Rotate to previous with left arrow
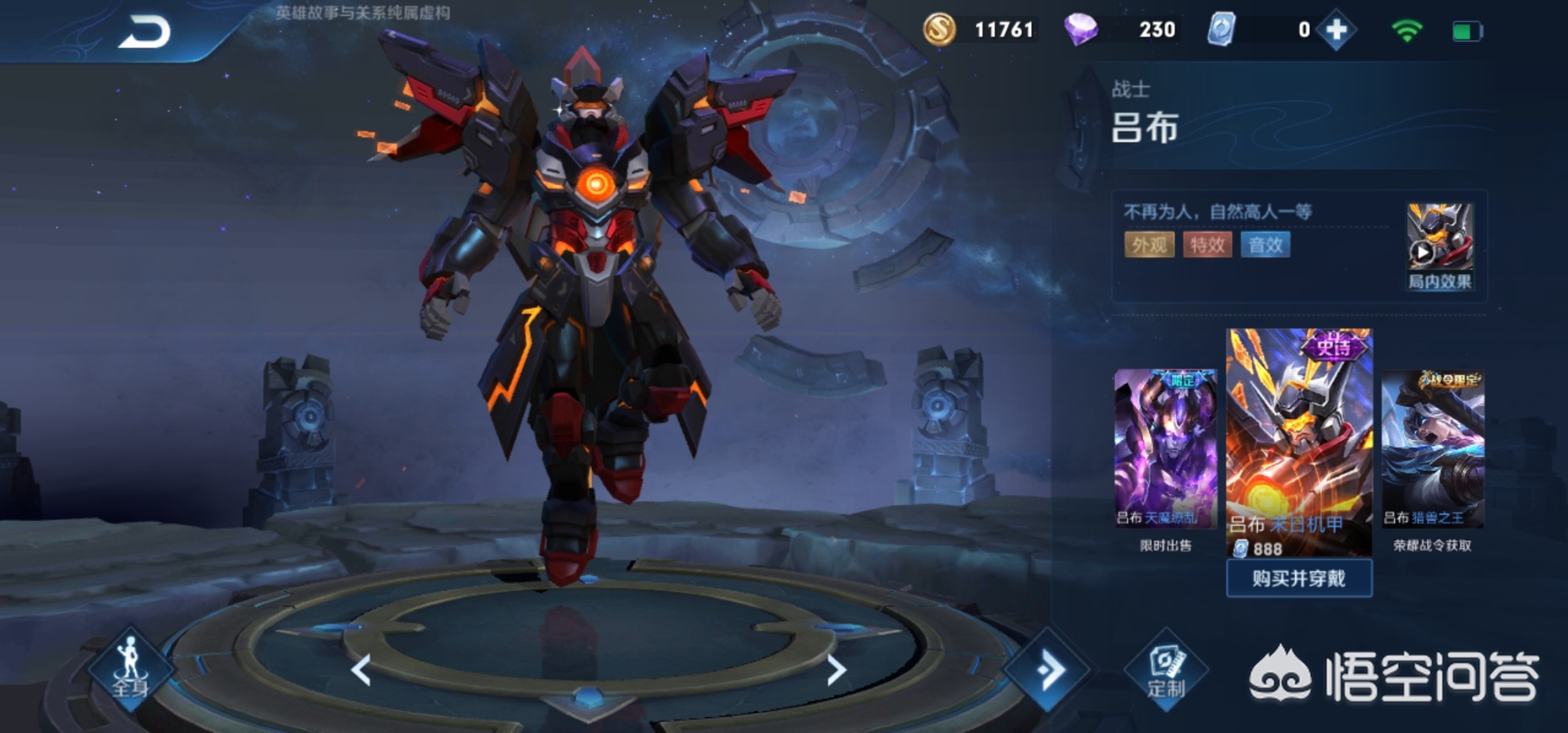The width and height of the screenshot is (1568, 733). tap(361, 670)
